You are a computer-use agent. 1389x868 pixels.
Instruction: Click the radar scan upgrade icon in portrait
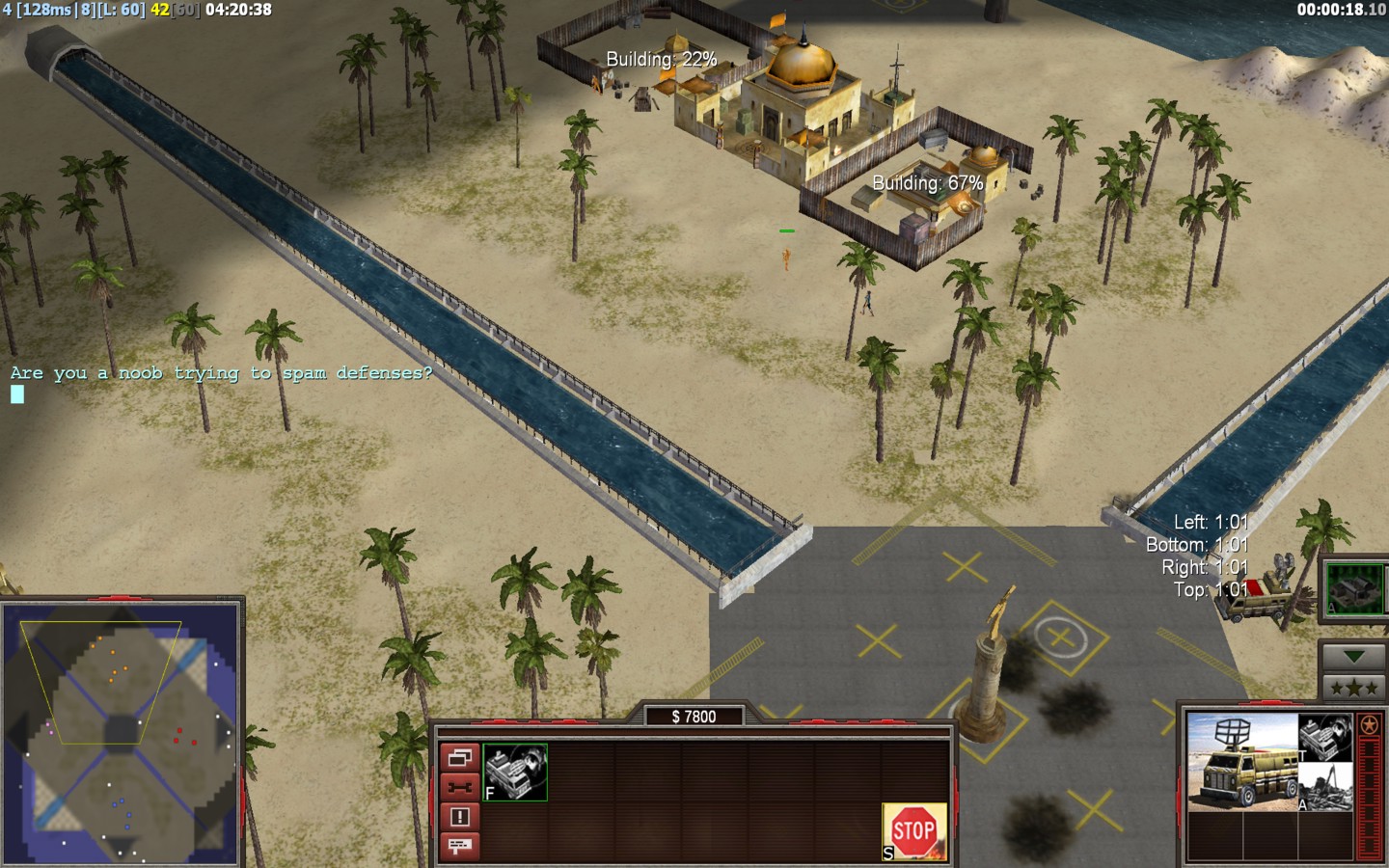[x=1325, y=737]
